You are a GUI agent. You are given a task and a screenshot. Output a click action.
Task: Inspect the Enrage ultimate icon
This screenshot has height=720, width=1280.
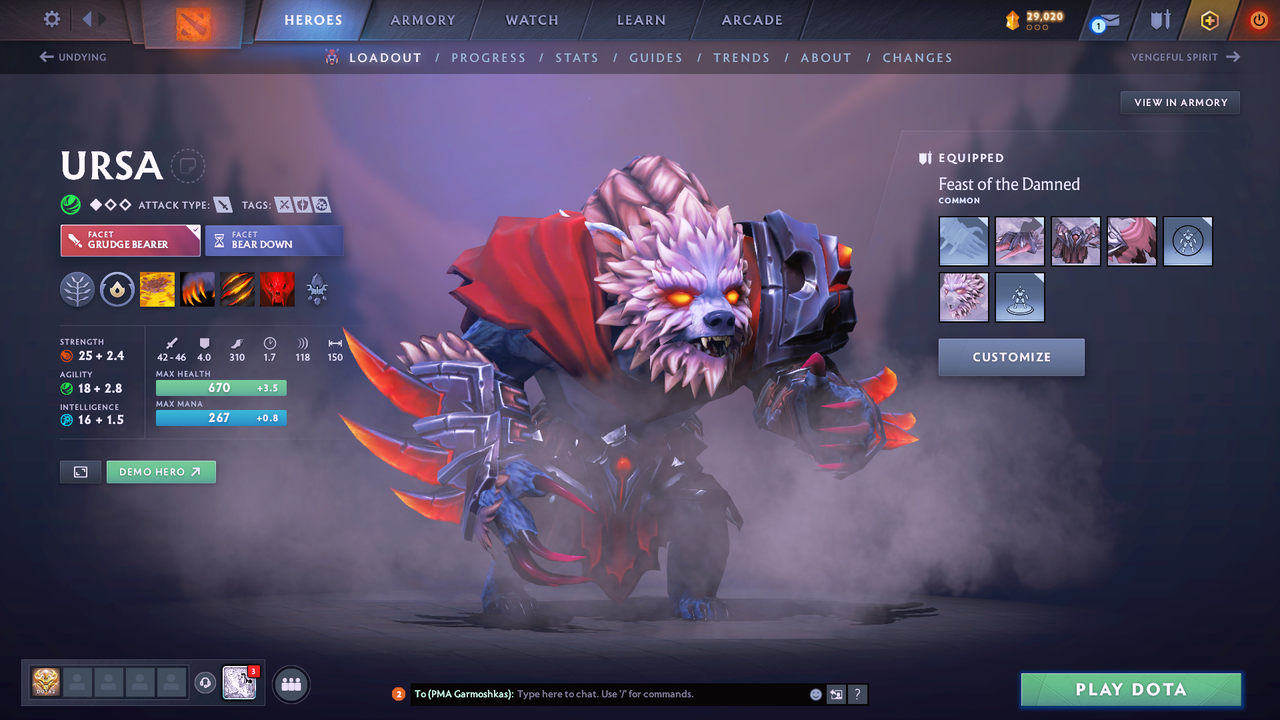(x=278, y=289)
